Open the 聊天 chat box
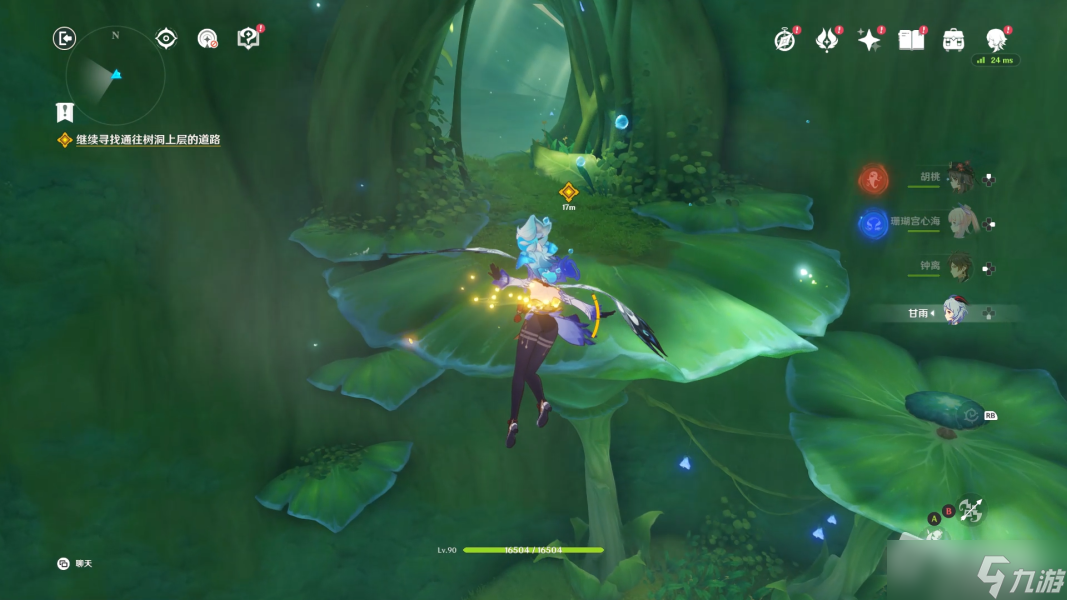This screenshot has width=1067, height=600. coord(76,564)
